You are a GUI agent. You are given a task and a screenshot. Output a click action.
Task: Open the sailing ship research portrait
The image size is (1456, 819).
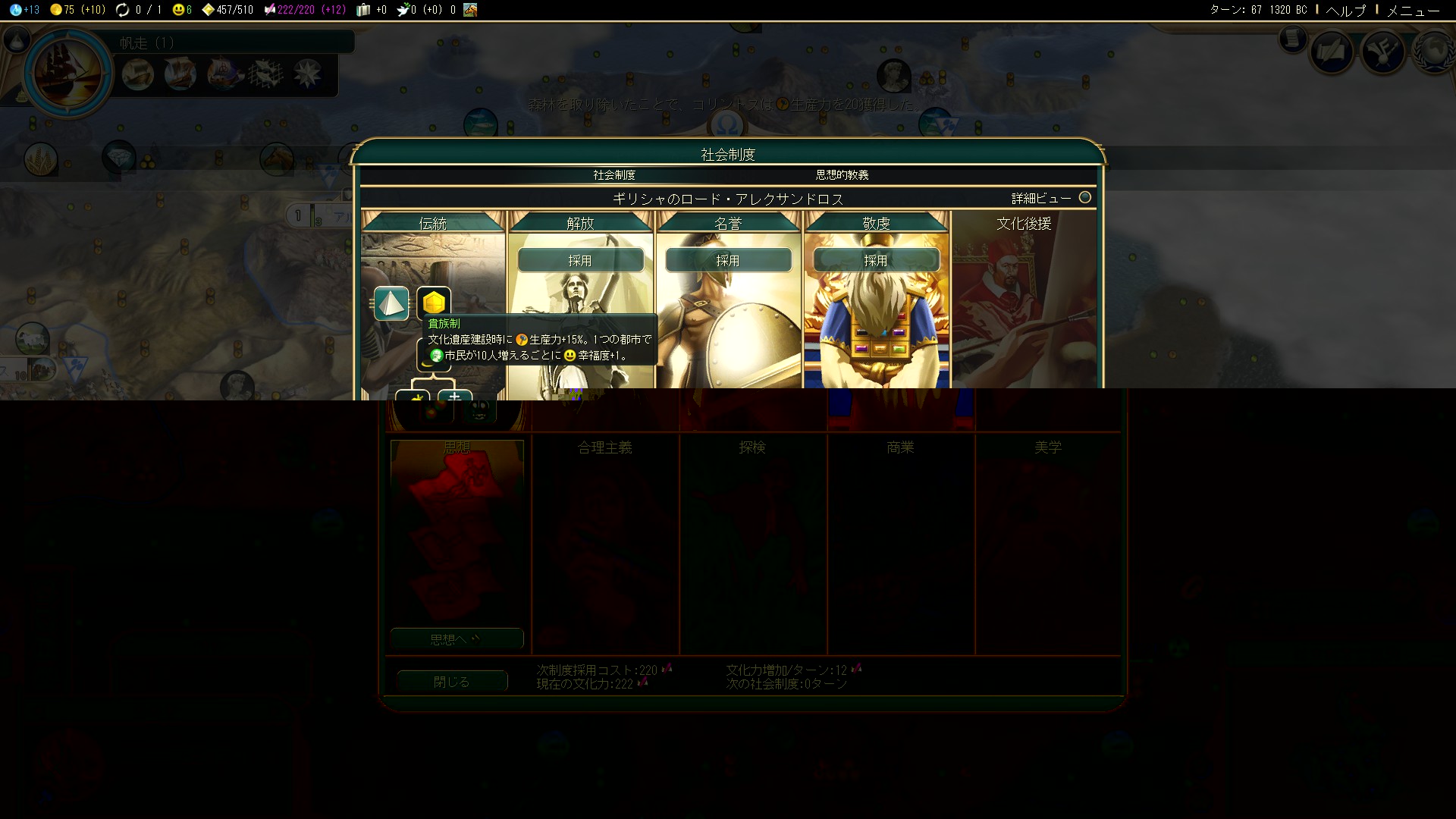69,74
